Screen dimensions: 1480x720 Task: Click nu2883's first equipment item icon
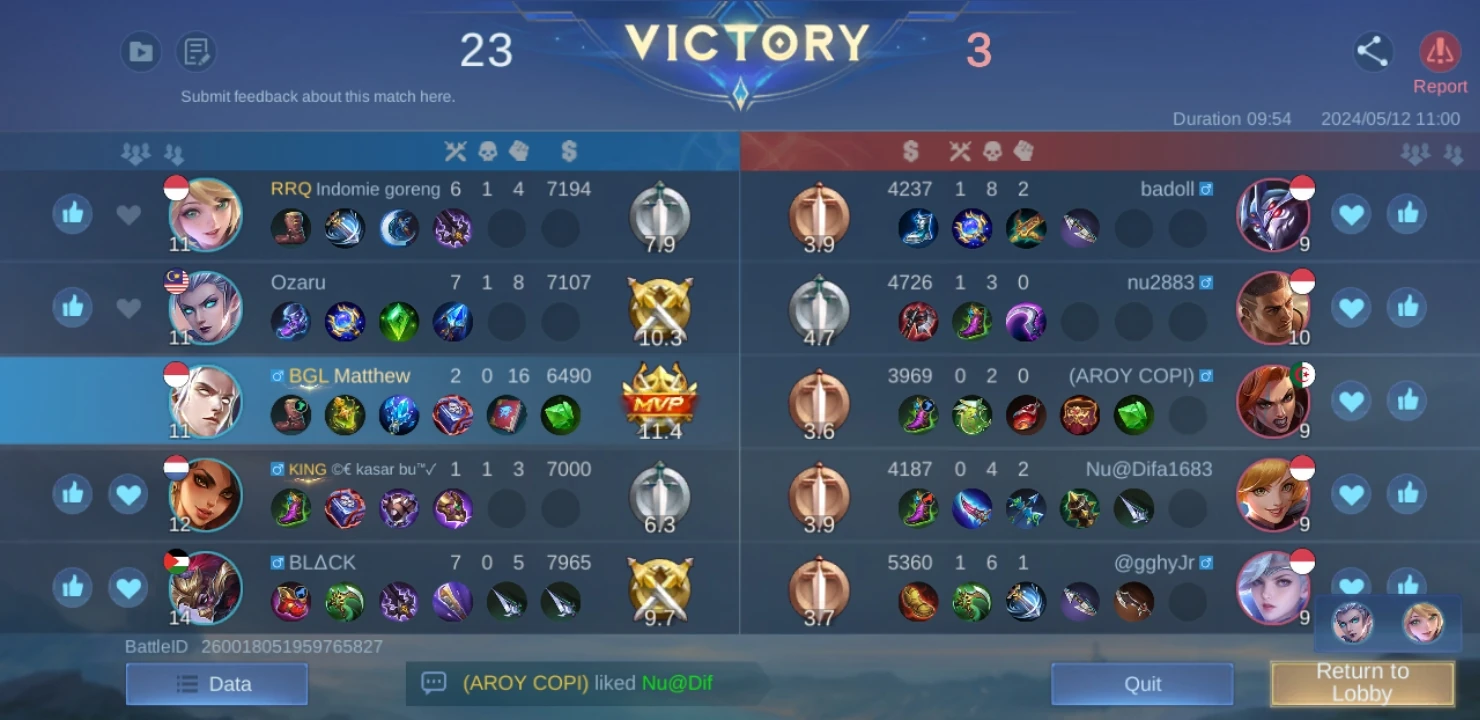point(918,321)
